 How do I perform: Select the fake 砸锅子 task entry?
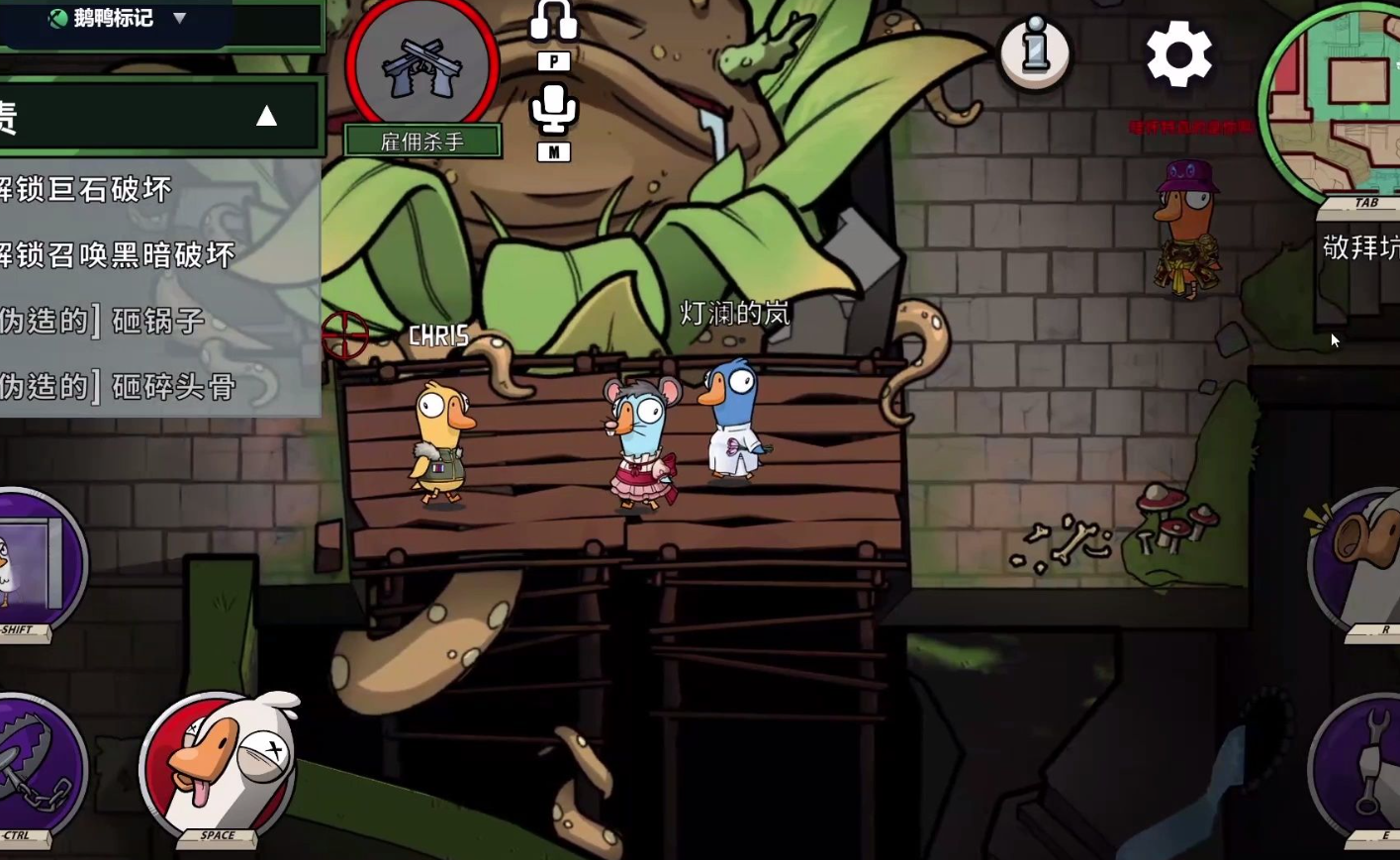(x=103, y=321)
